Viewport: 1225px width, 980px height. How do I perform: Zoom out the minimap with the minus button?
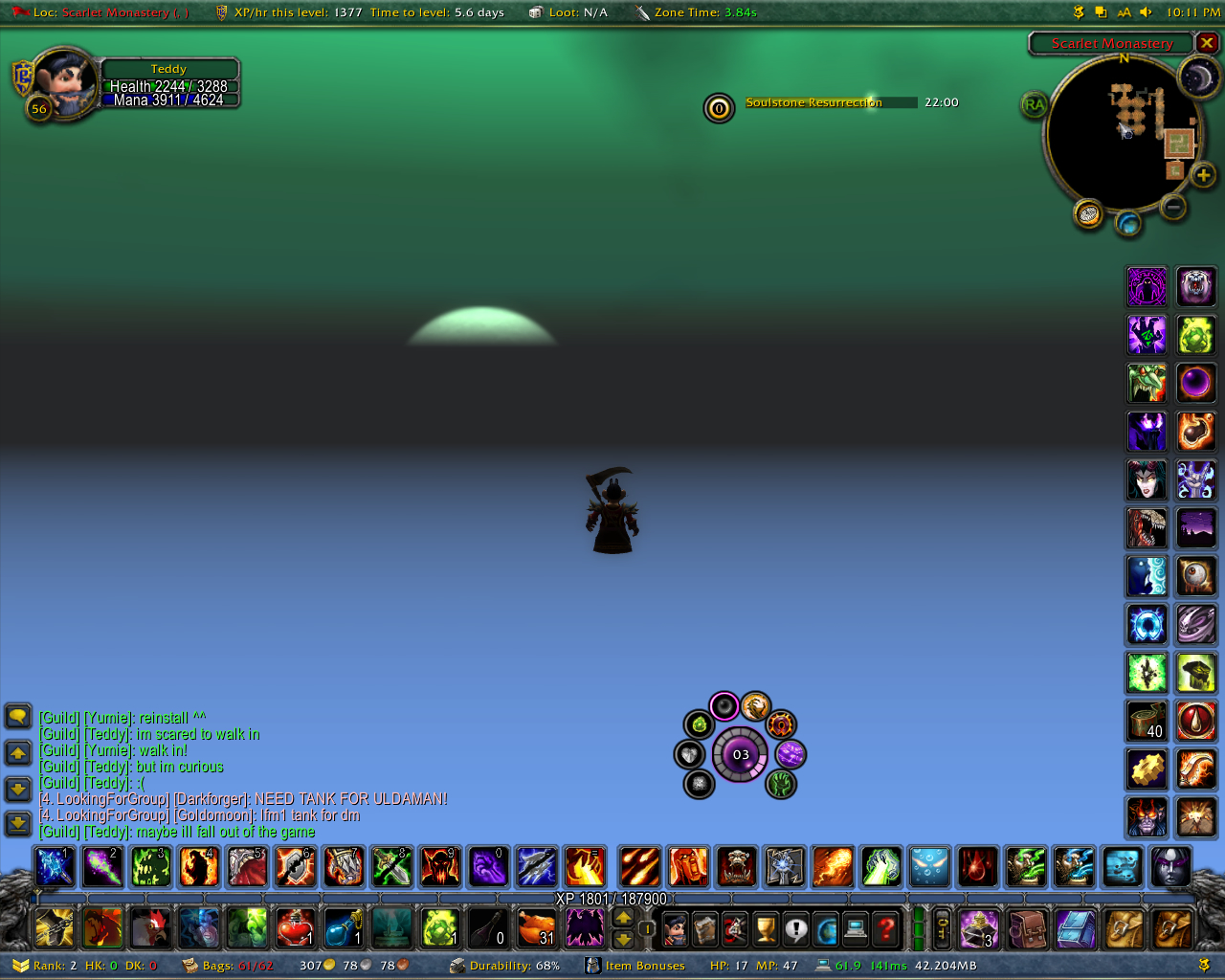pos(1173,207)
